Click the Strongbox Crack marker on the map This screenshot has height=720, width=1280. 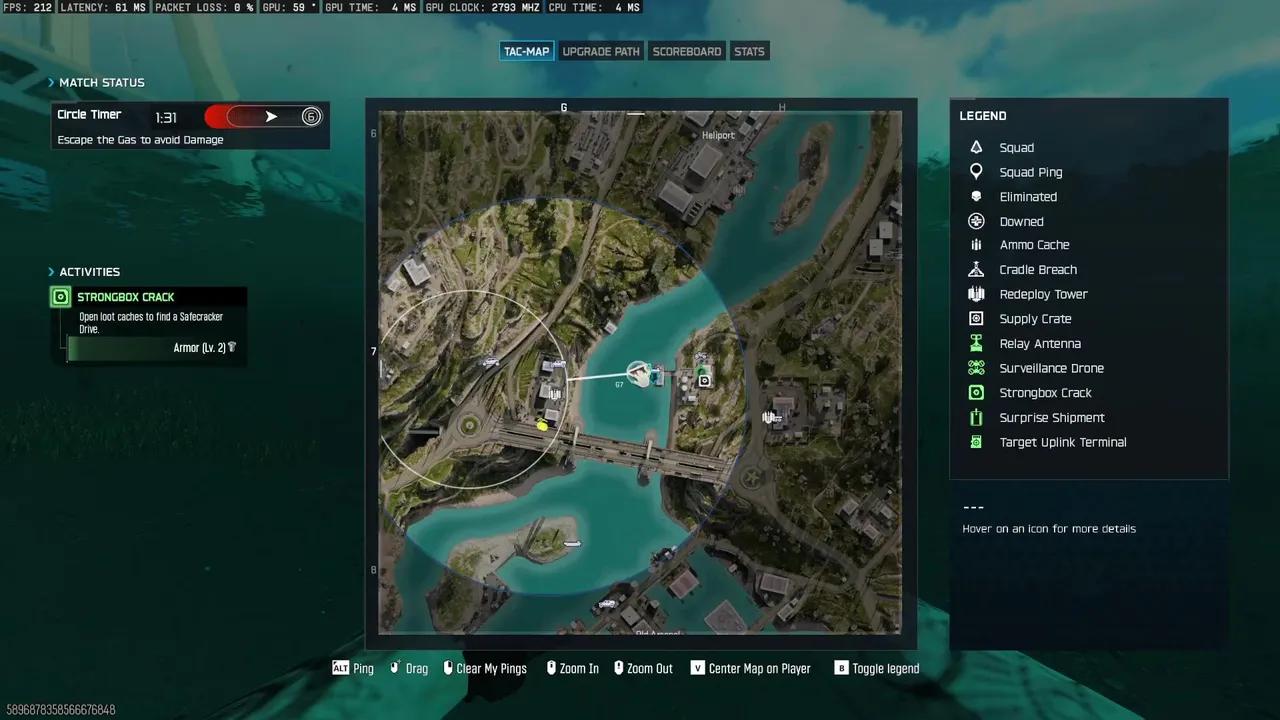coord(705,380)
